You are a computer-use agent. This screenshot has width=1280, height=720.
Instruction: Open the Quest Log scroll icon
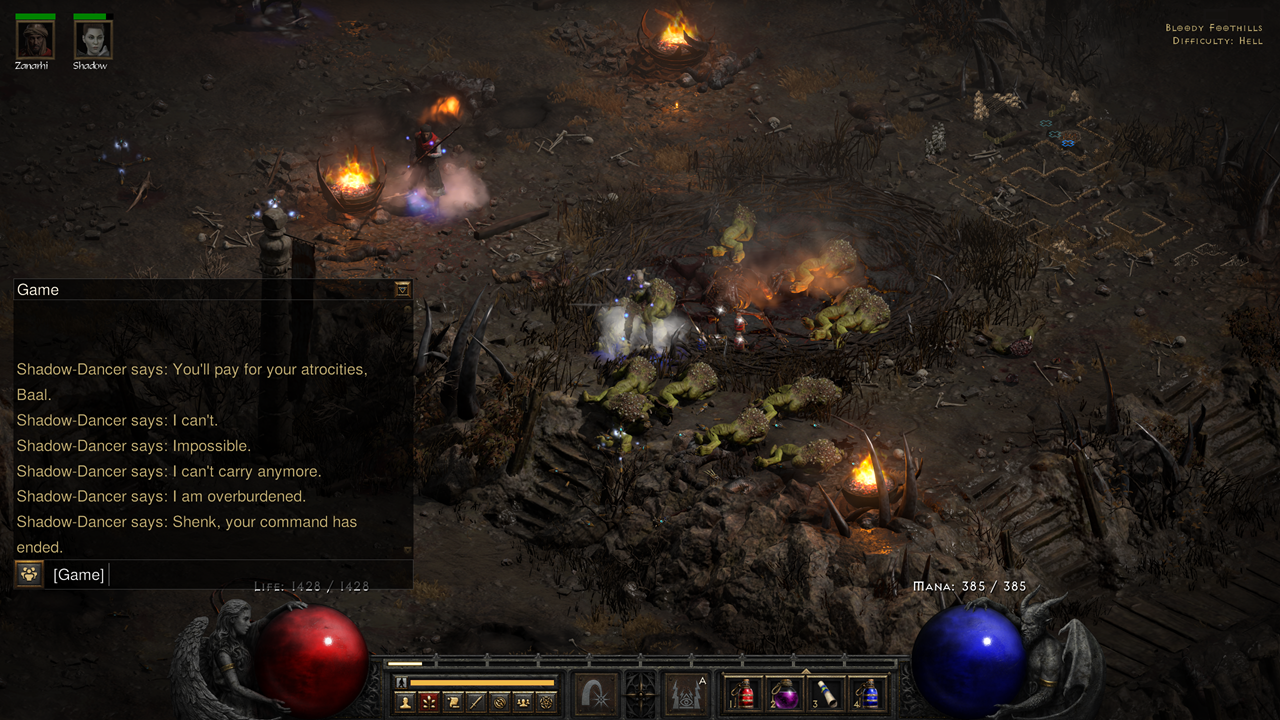click(452, 700)
